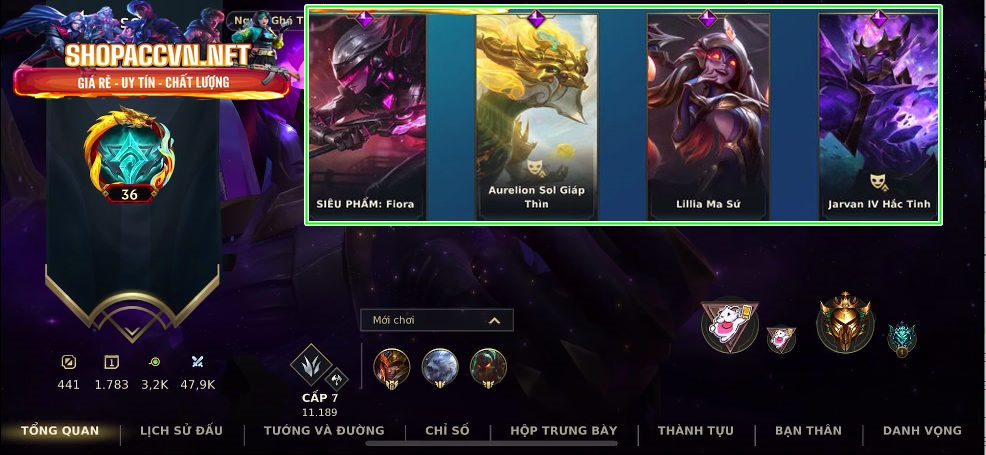This screenshot has width=986, height=455.
Task: Open the CẤP 7 mastery emblem
Action: [x=313, y=366]
